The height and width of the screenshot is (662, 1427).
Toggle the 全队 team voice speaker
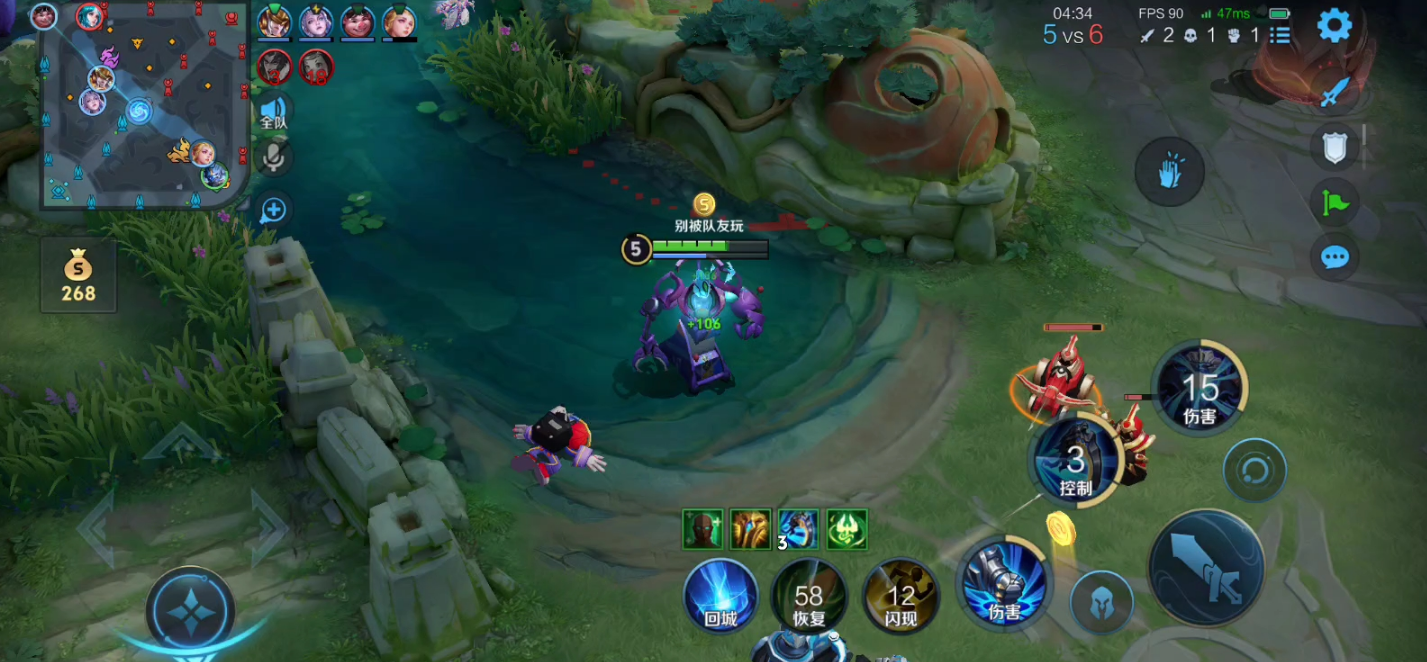click(x=273, y=112)
